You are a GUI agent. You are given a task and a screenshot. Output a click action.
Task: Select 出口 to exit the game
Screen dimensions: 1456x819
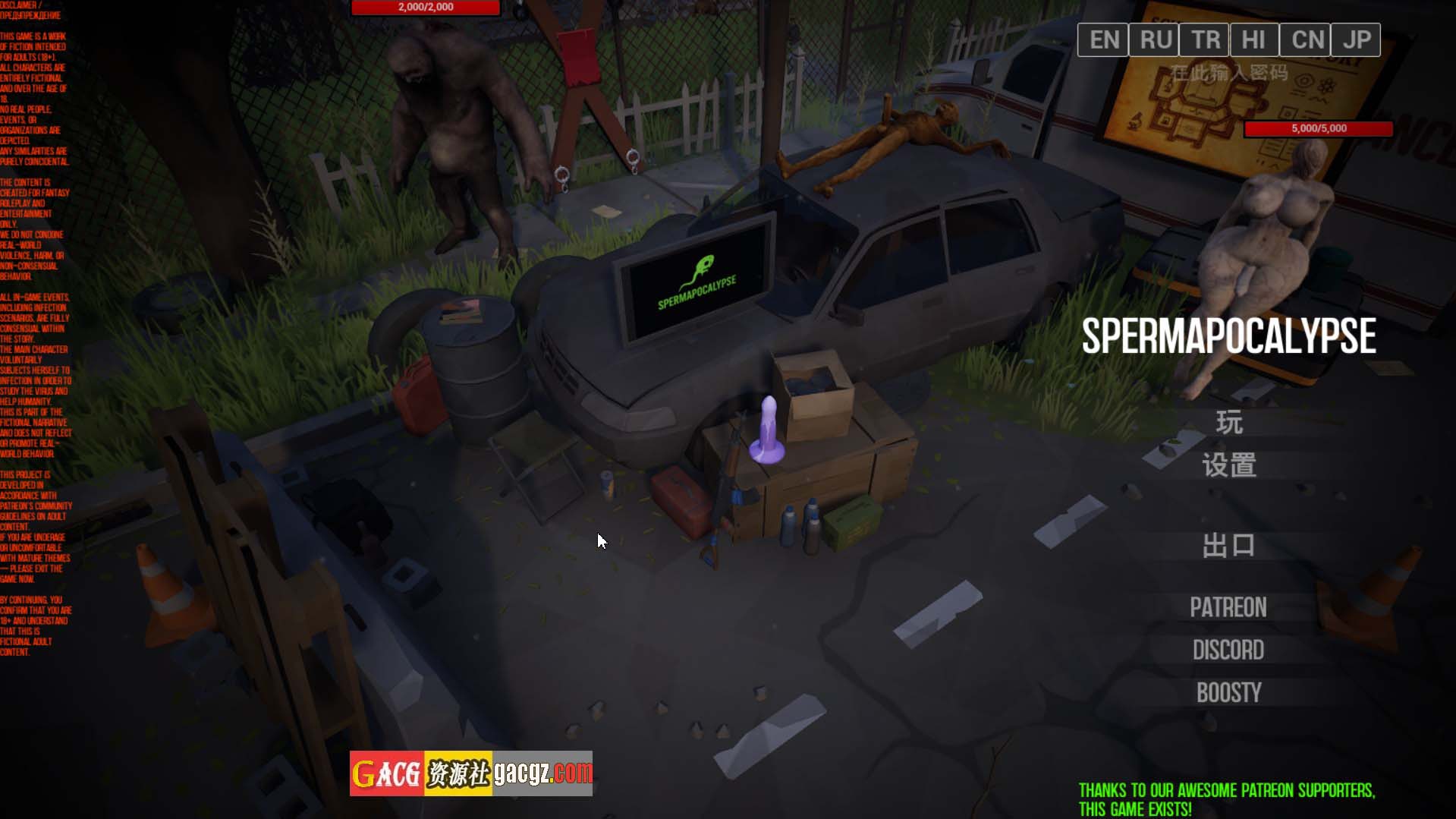pyautogui.click(x=1229, y=545)
